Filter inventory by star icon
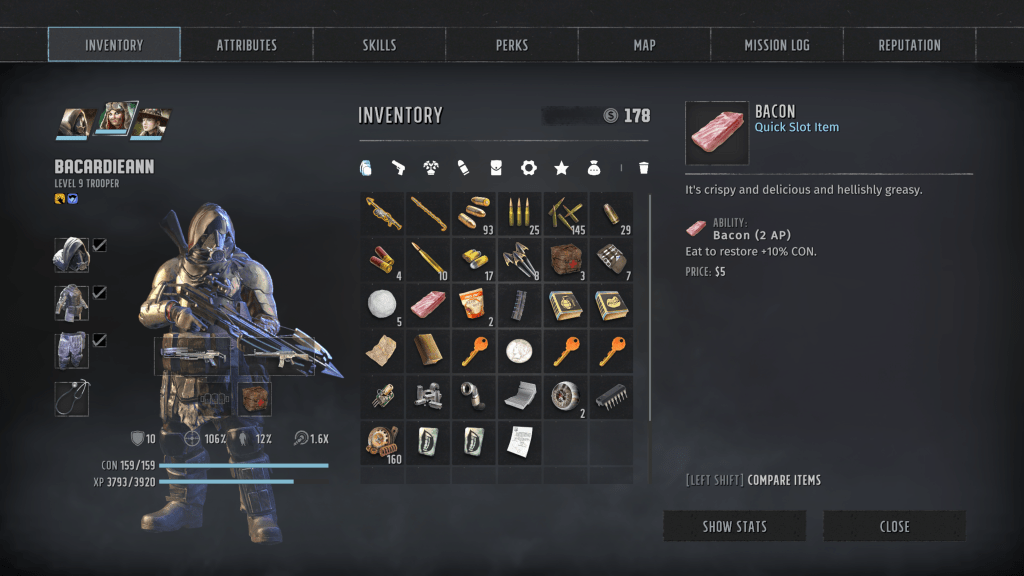Screen dimensions: 1024x576 point(561,168)
